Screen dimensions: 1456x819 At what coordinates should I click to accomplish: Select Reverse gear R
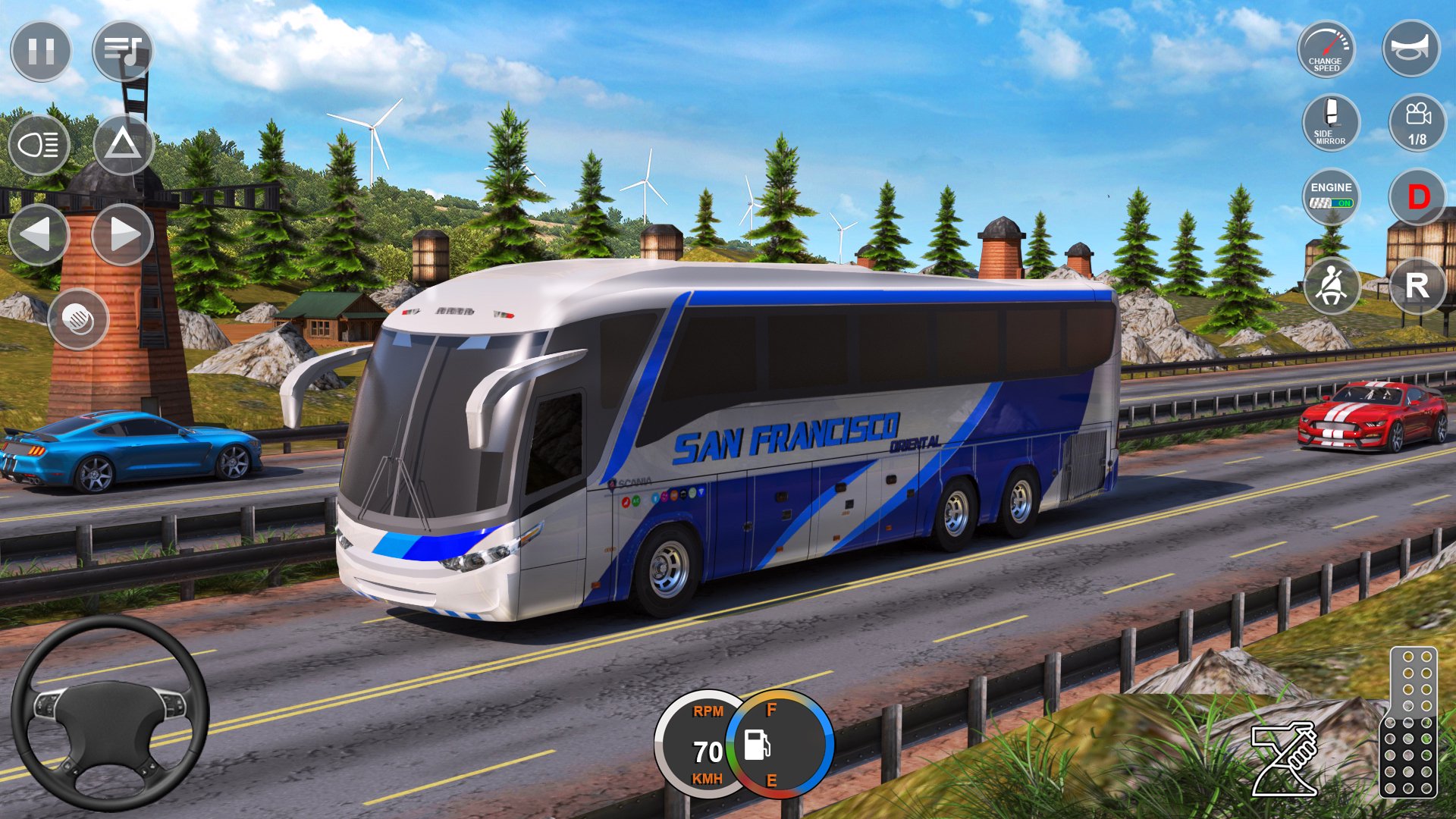(x=1417, y=286)
